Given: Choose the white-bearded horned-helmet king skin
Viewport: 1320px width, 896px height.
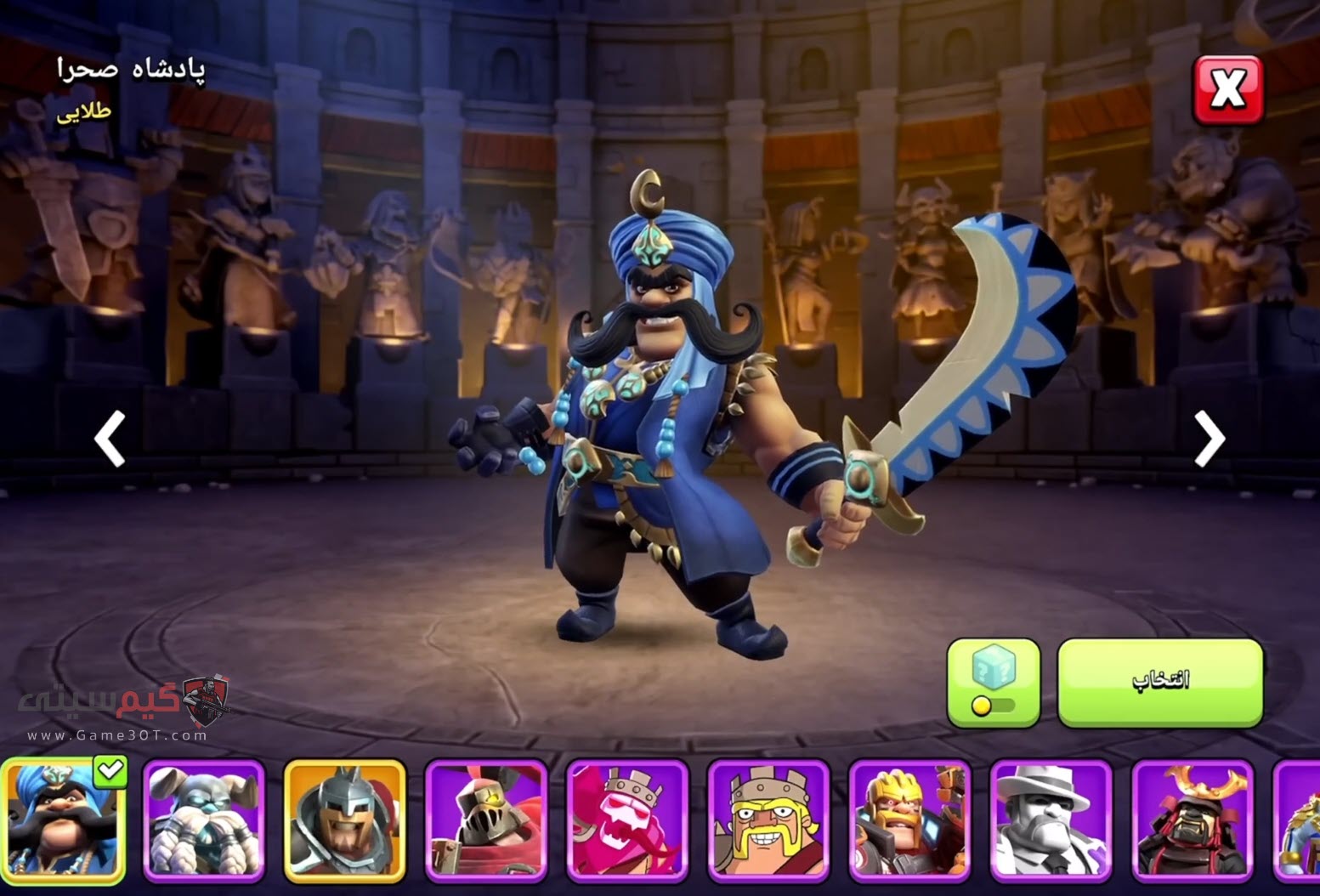Looking at the screenshot, I should (204, 821).
